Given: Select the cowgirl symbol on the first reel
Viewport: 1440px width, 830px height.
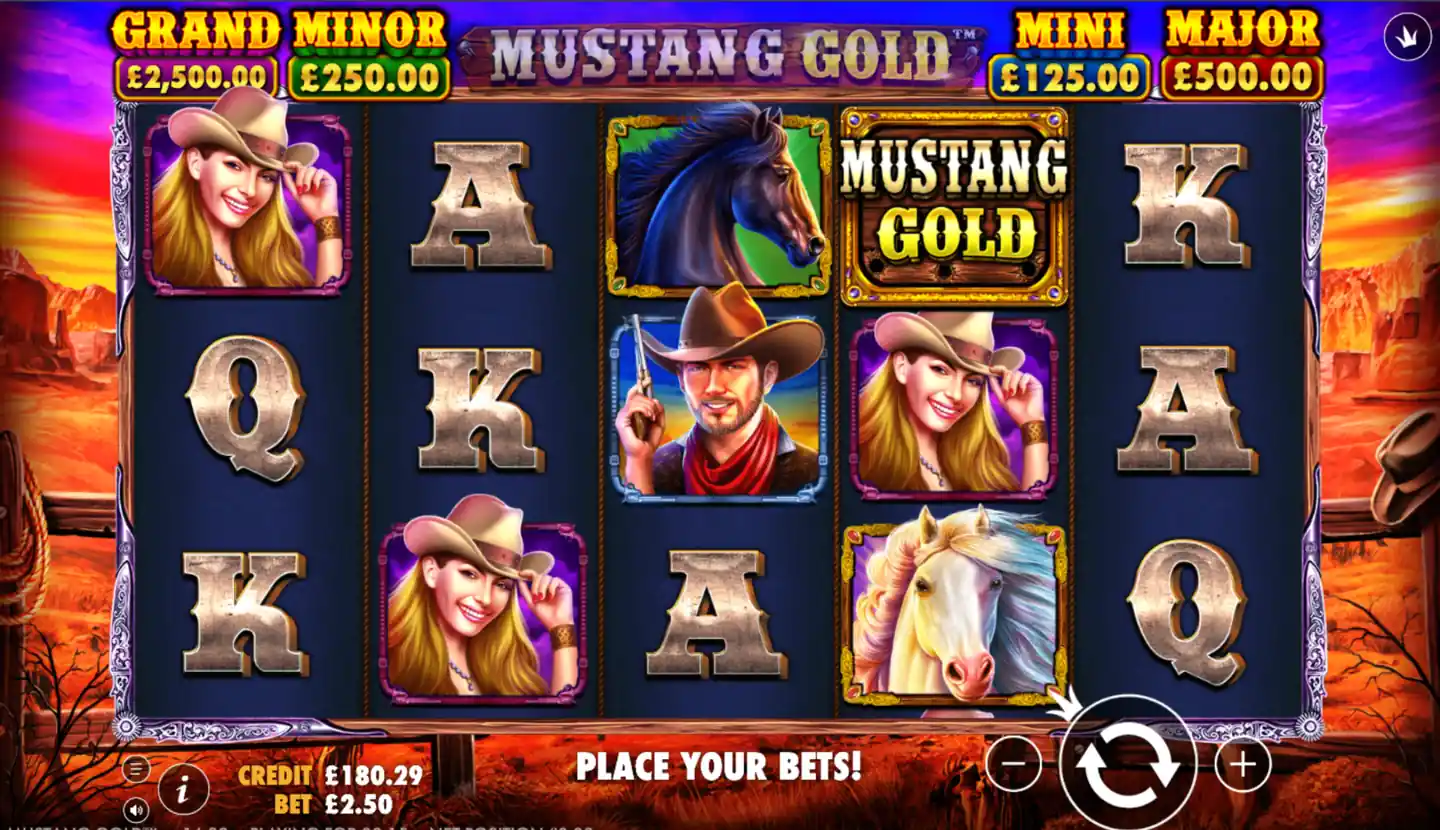Looking at the screenshot, I should pyautogui.click(x=245, y=200).
